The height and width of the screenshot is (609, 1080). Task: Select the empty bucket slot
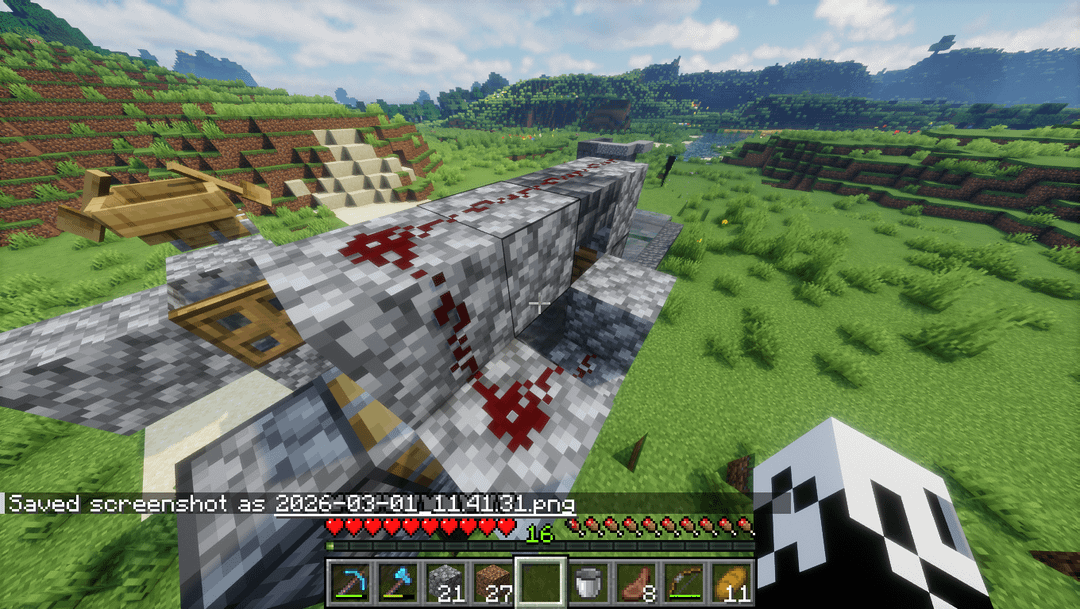(x=589, y=582)
